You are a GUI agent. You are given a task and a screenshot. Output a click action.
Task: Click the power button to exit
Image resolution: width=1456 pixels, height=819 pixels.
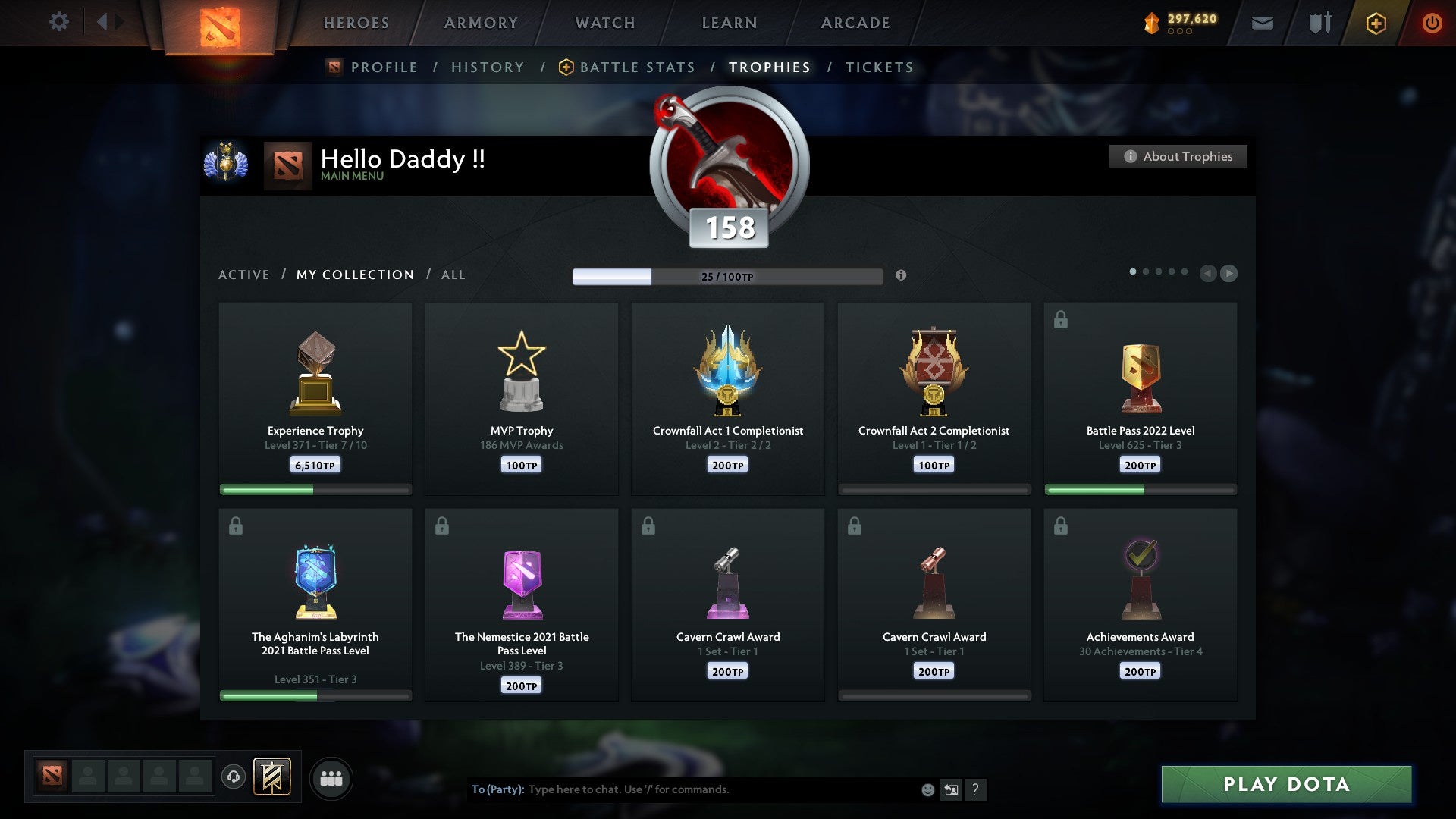tap(1432, 23)
